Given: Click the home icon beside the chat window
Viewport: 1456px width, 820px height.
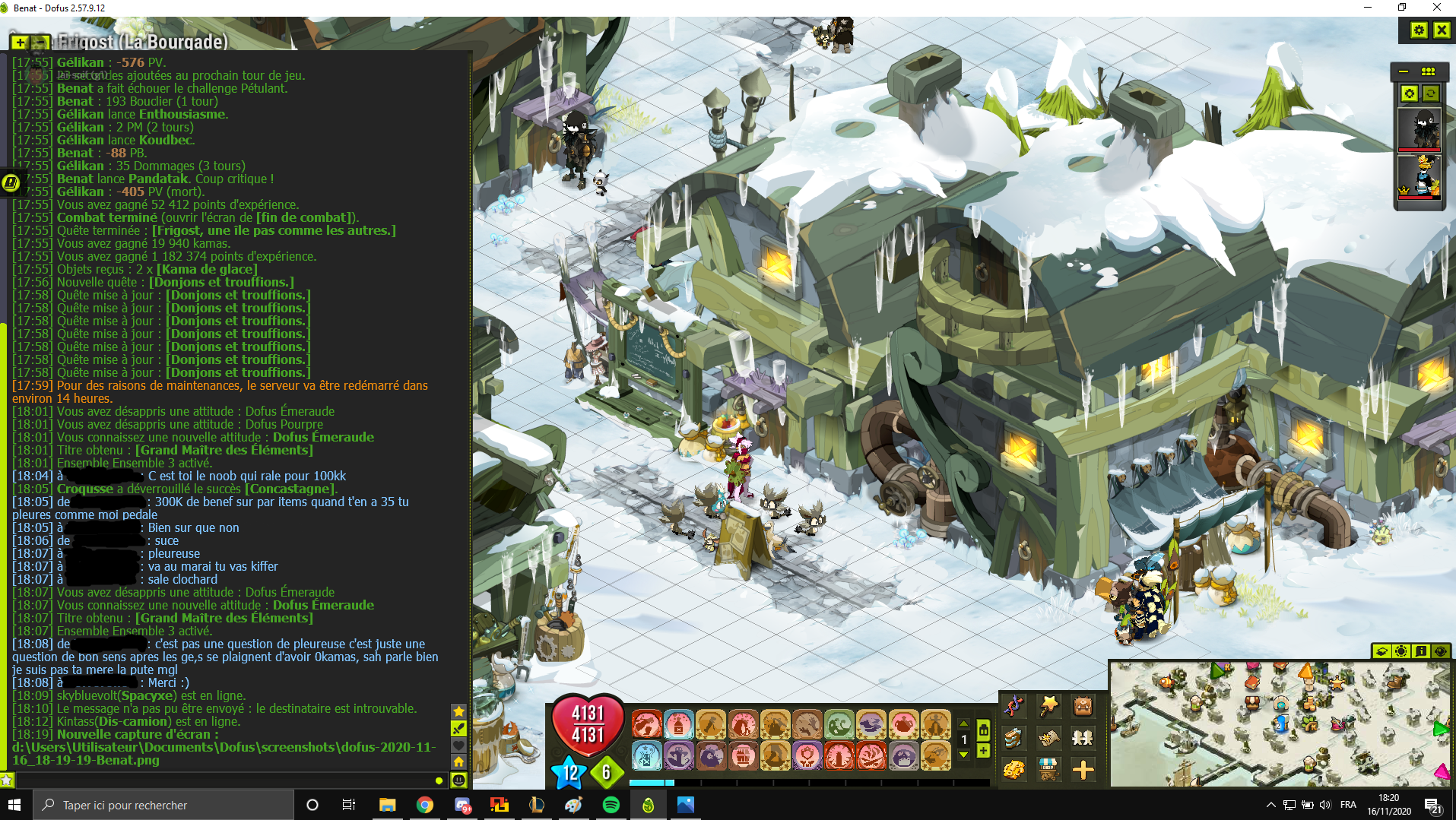Looking at the screenshot, I should [x=458, y=761].
